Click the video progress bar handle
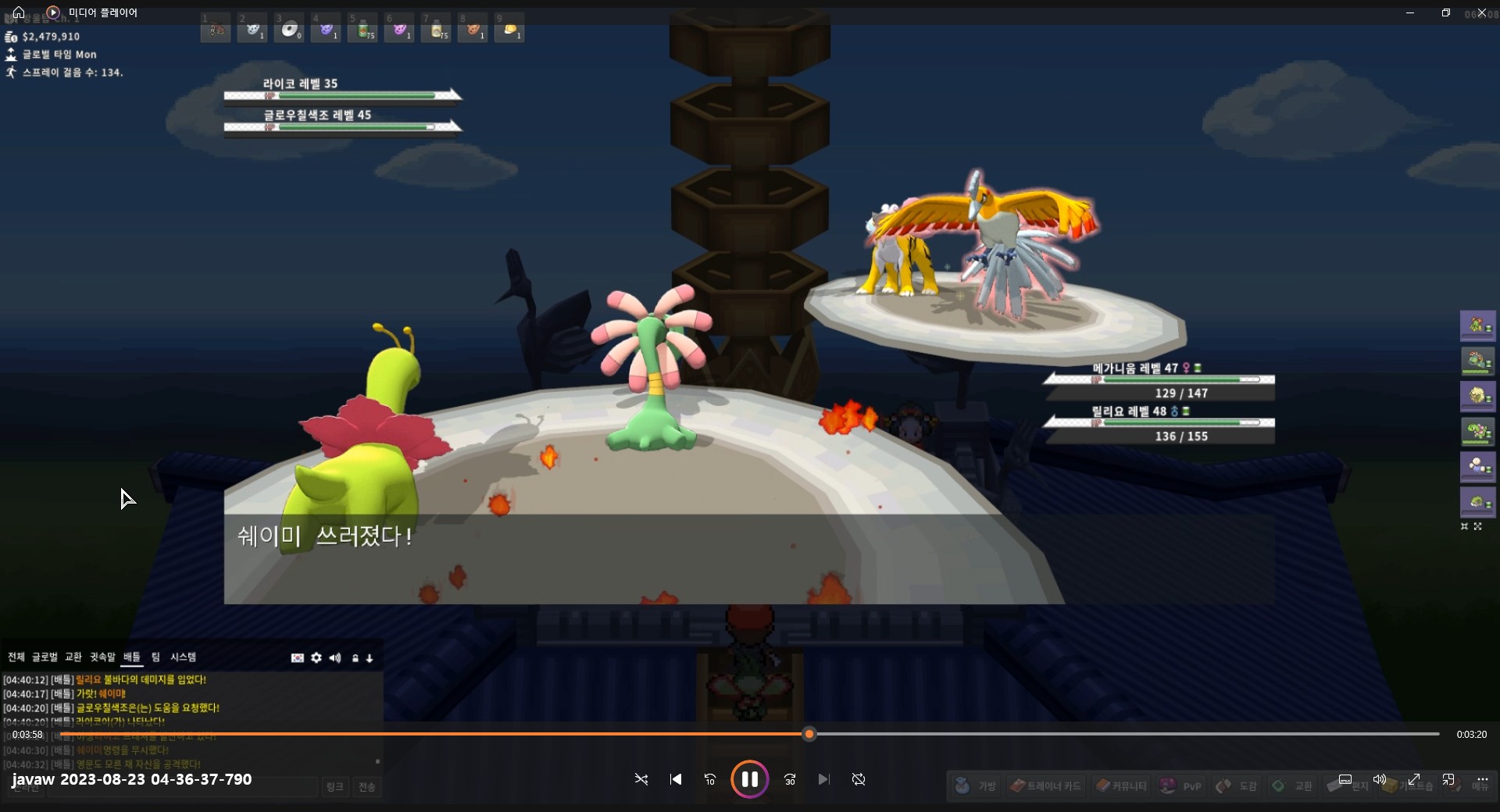 [x=809, y=734]
